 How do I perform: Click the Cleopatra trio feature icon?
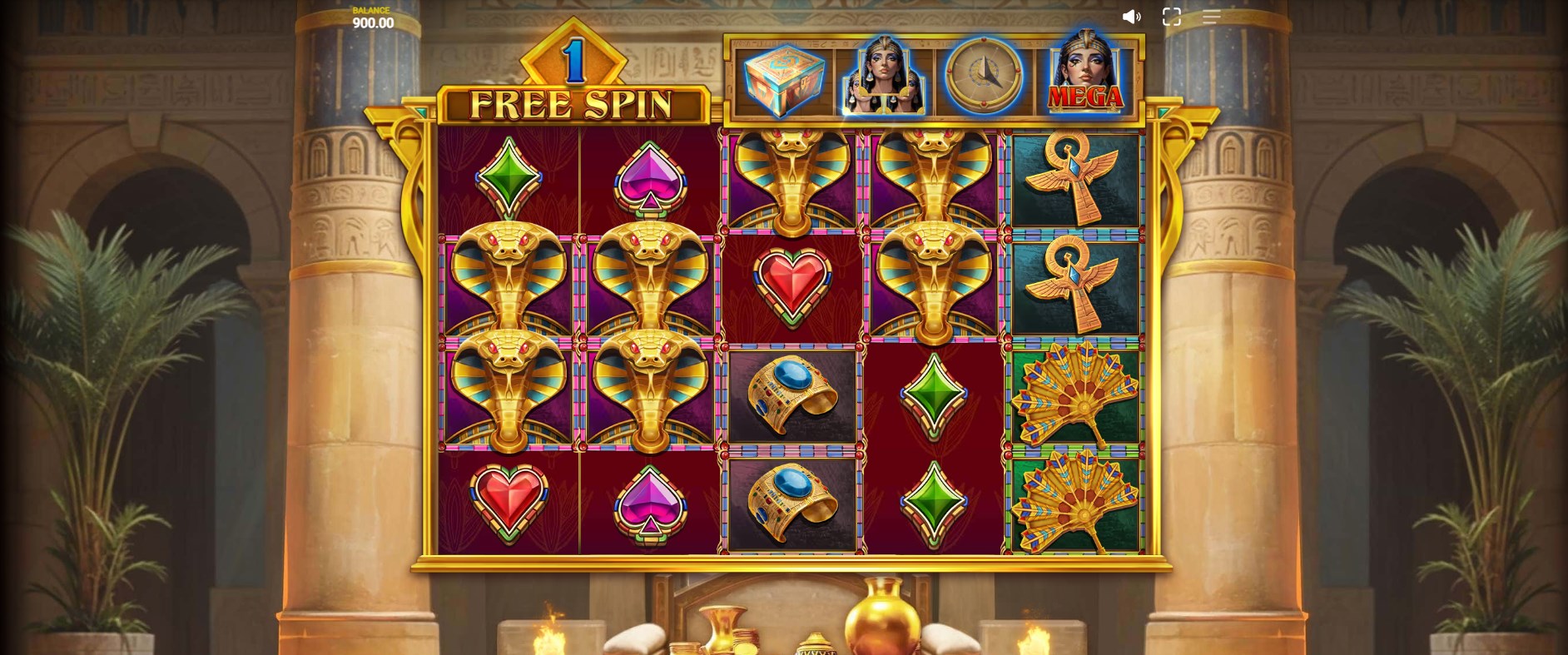point(884,77)
